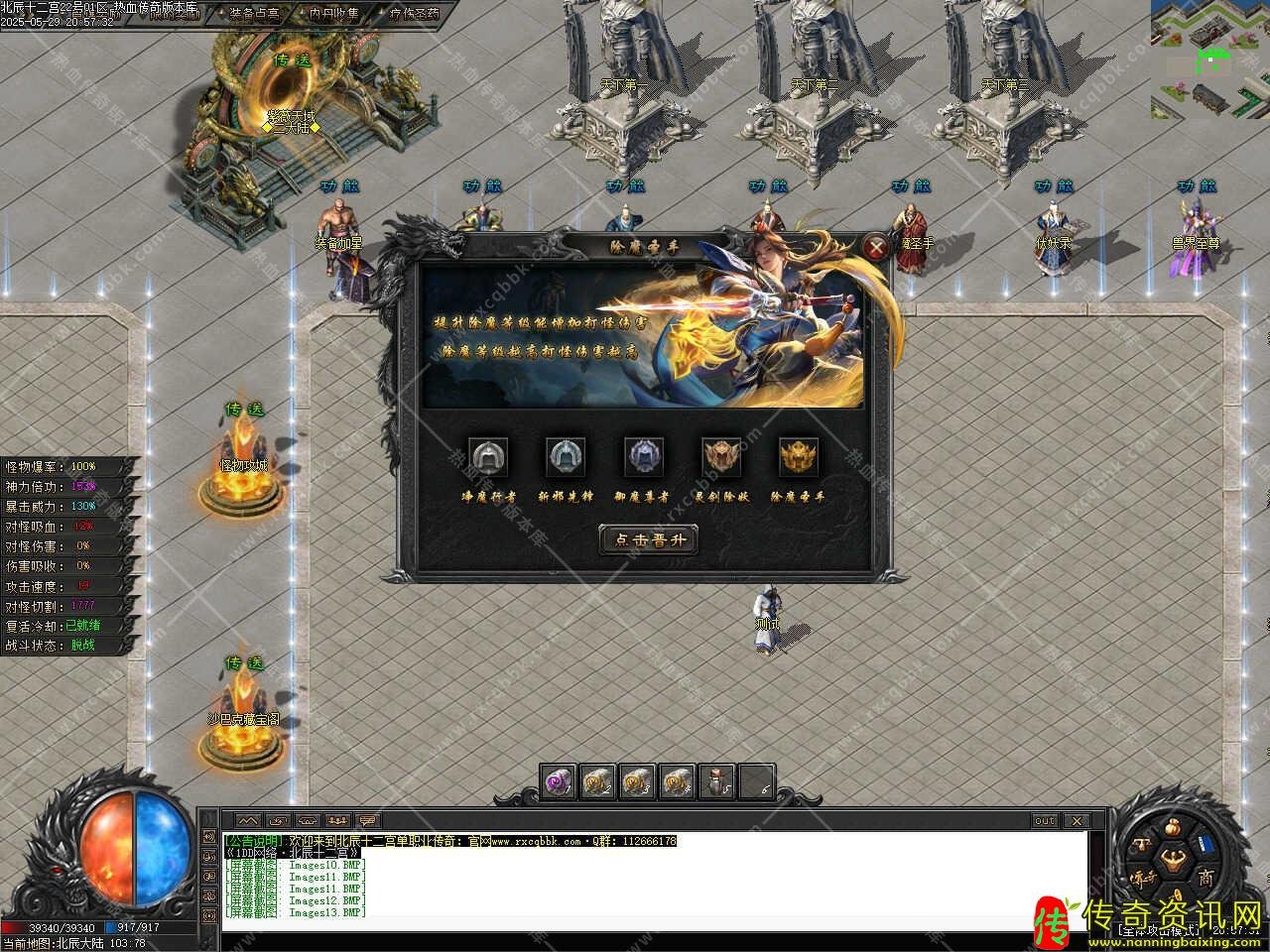
Task: Close the 除魔圣手 dialog
Action: [x=875, y=247]
